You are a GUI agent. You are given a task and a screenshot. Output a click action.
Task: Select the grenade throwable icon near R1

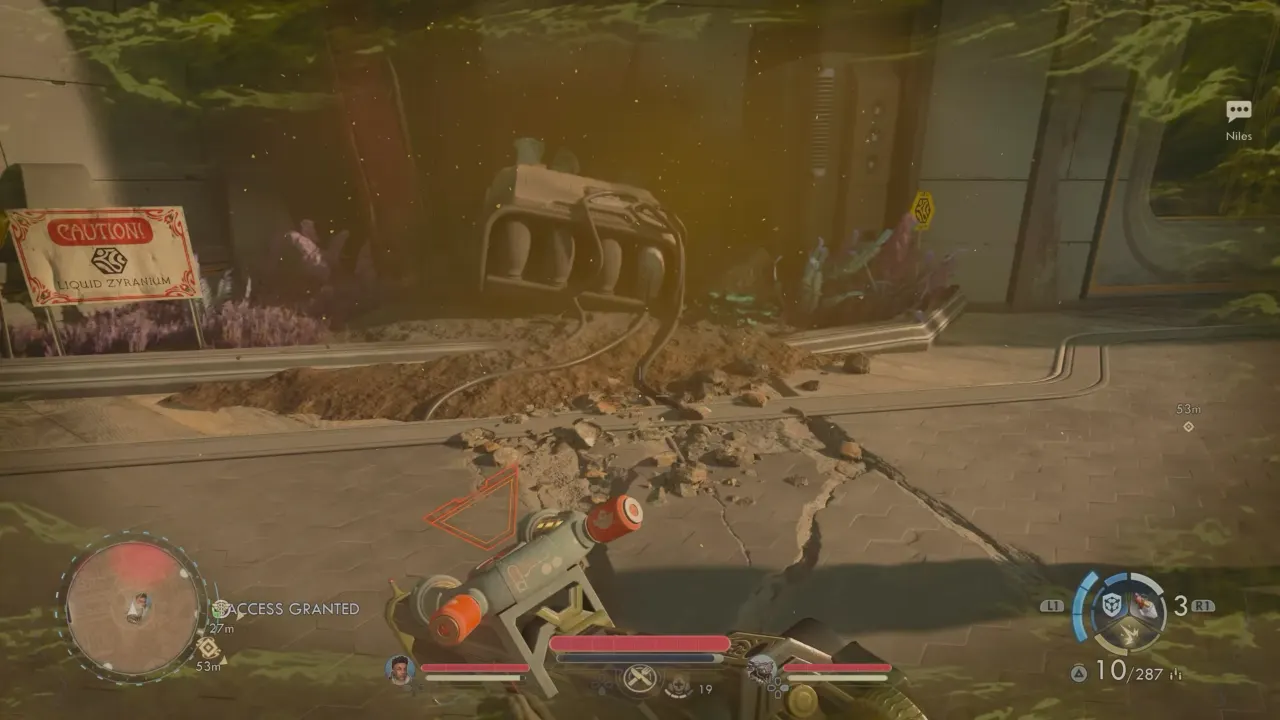(1147, 604)
